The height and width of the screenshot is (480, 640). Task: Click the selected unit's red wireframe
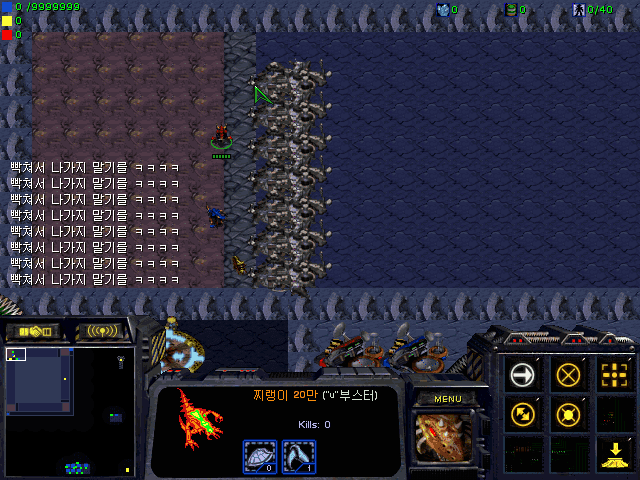tap(196, 419)
